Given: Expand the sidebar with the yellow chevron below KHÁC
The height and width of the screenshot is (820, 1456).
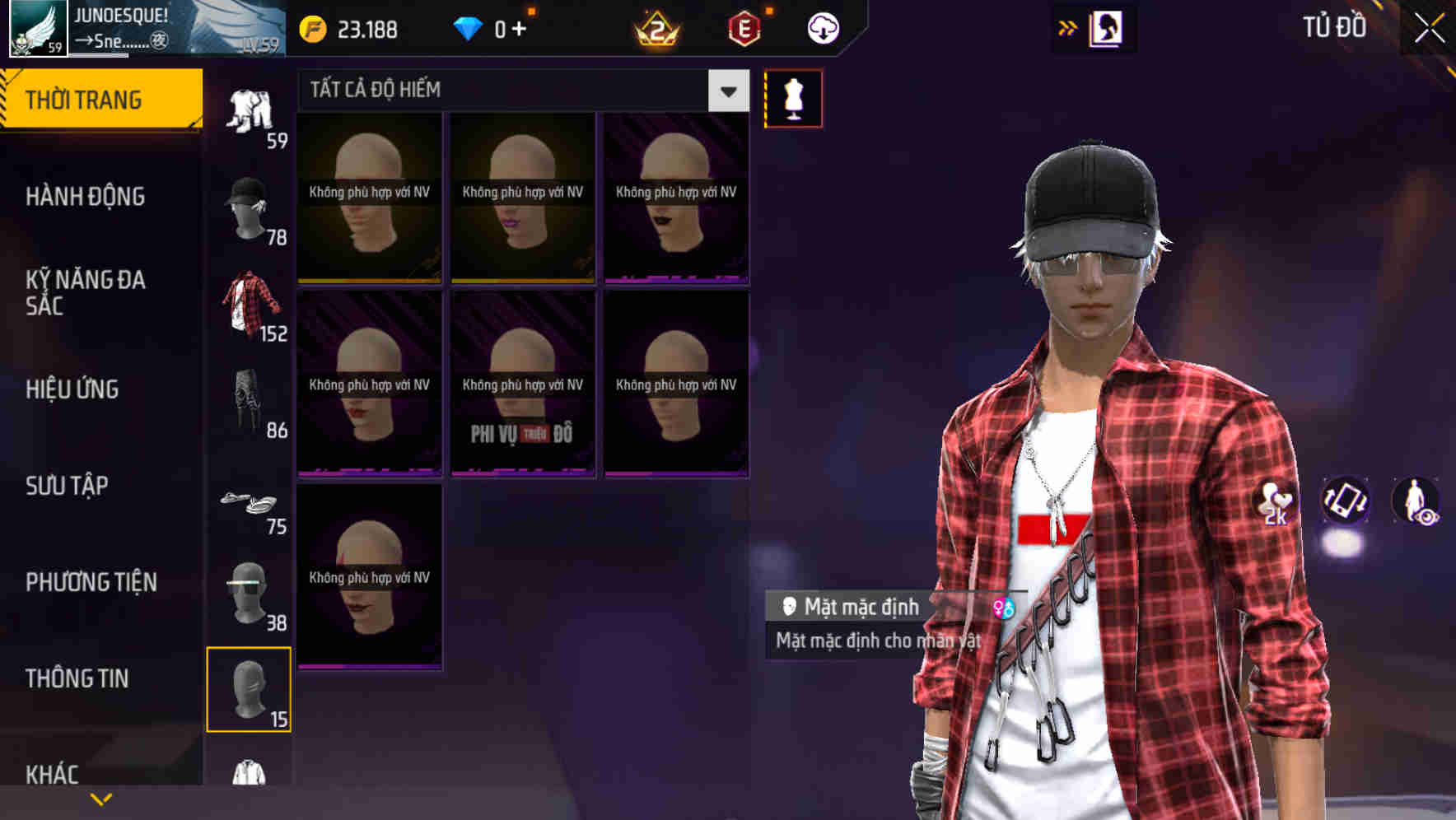Looking at the screenshot, I should click(x=103, y=798).
